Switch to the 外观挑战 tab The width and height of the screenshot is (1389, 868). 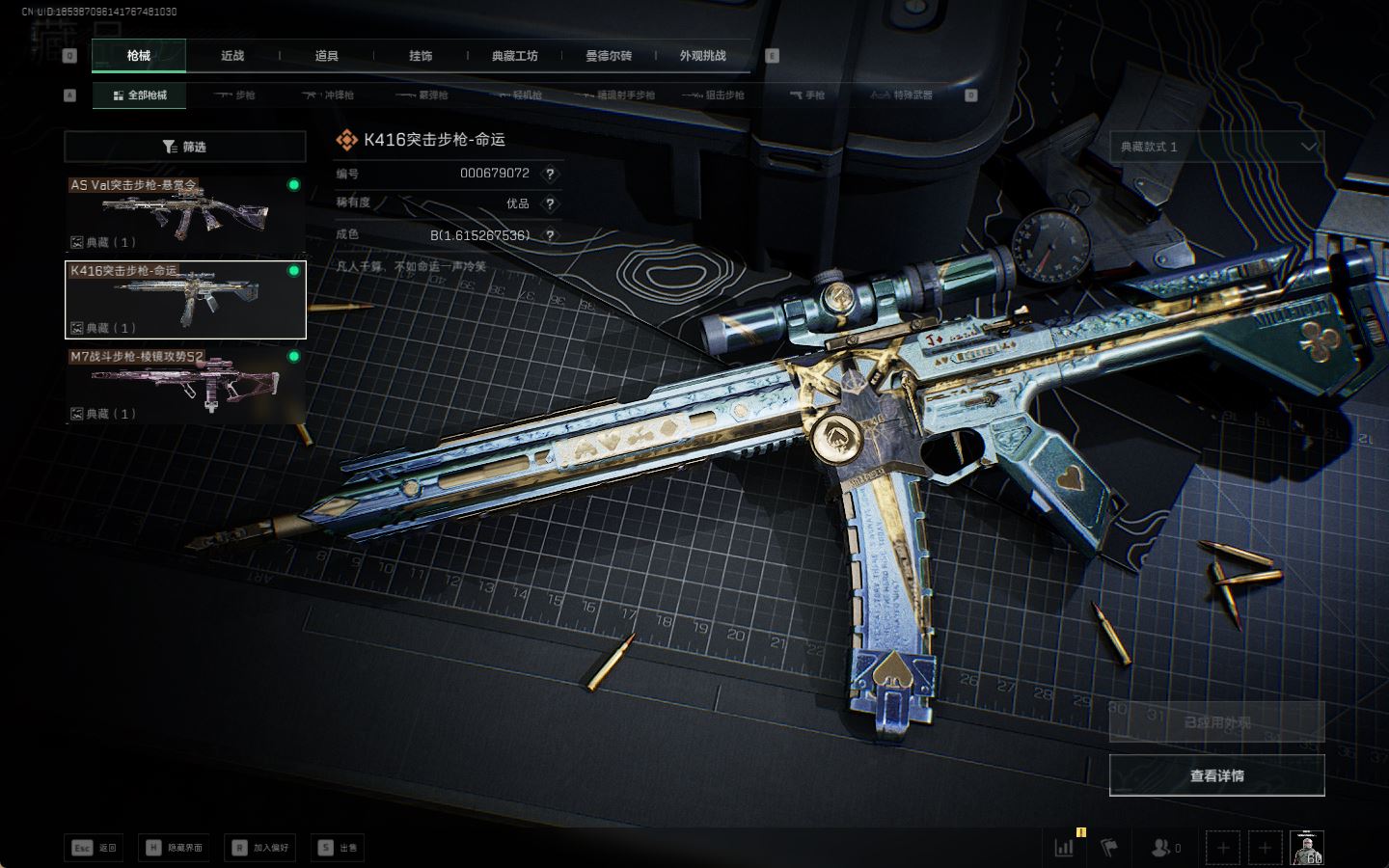[x=702, y=56]
